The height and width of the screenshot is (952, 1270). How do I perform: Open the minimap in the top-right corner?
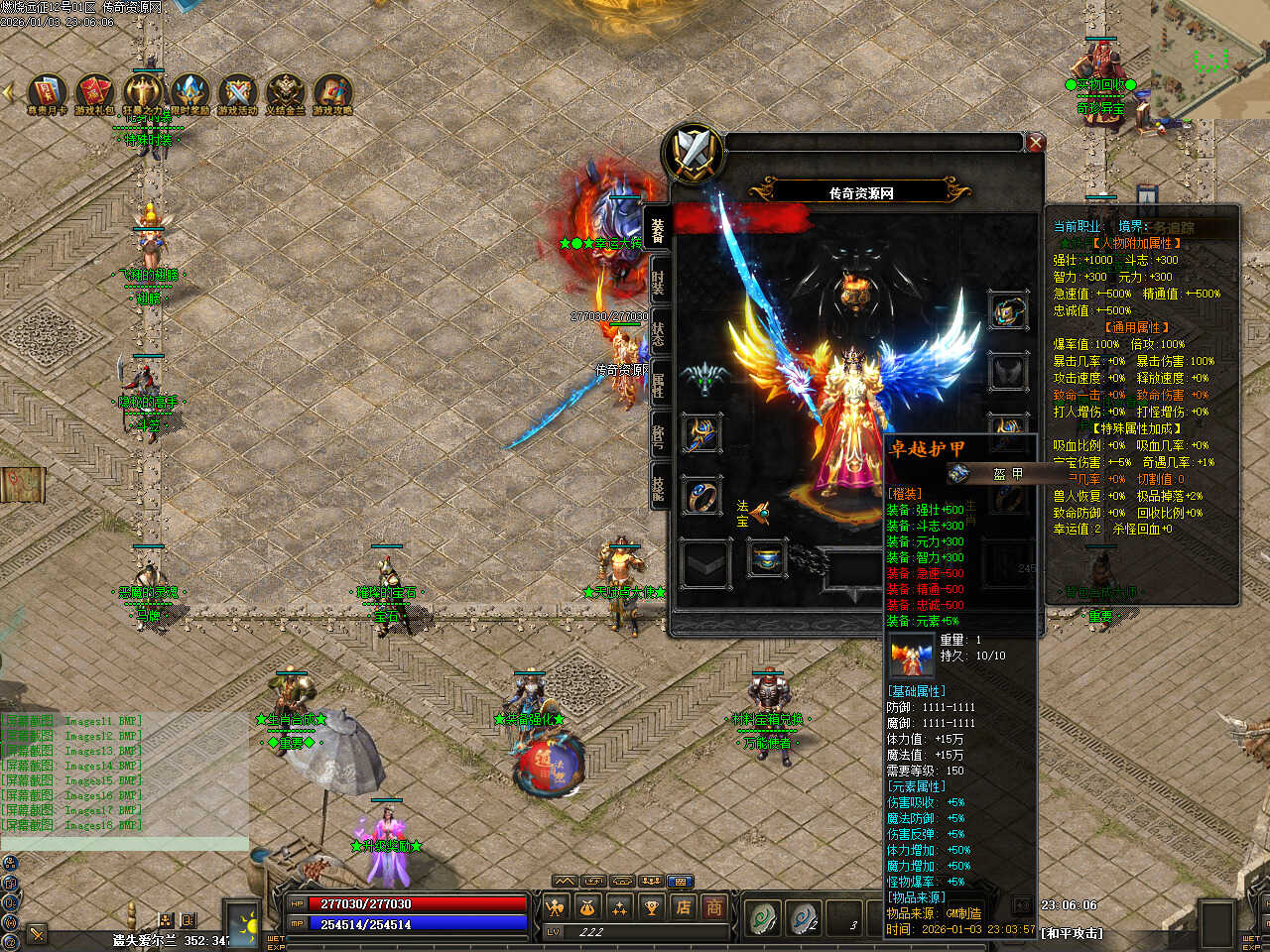click(1206, 59)
